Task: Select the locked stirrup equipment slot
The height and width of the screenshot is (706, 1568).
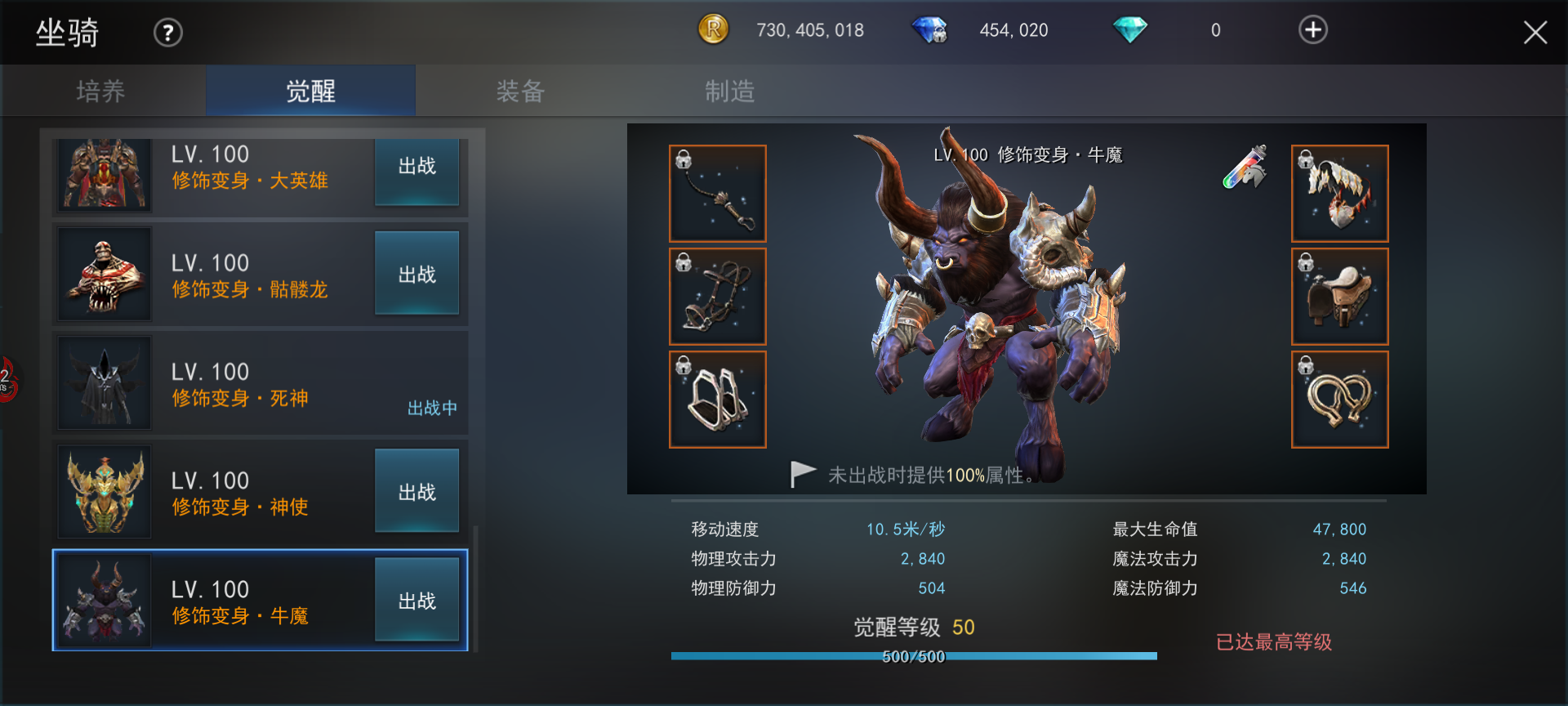Action: point(718,400)
